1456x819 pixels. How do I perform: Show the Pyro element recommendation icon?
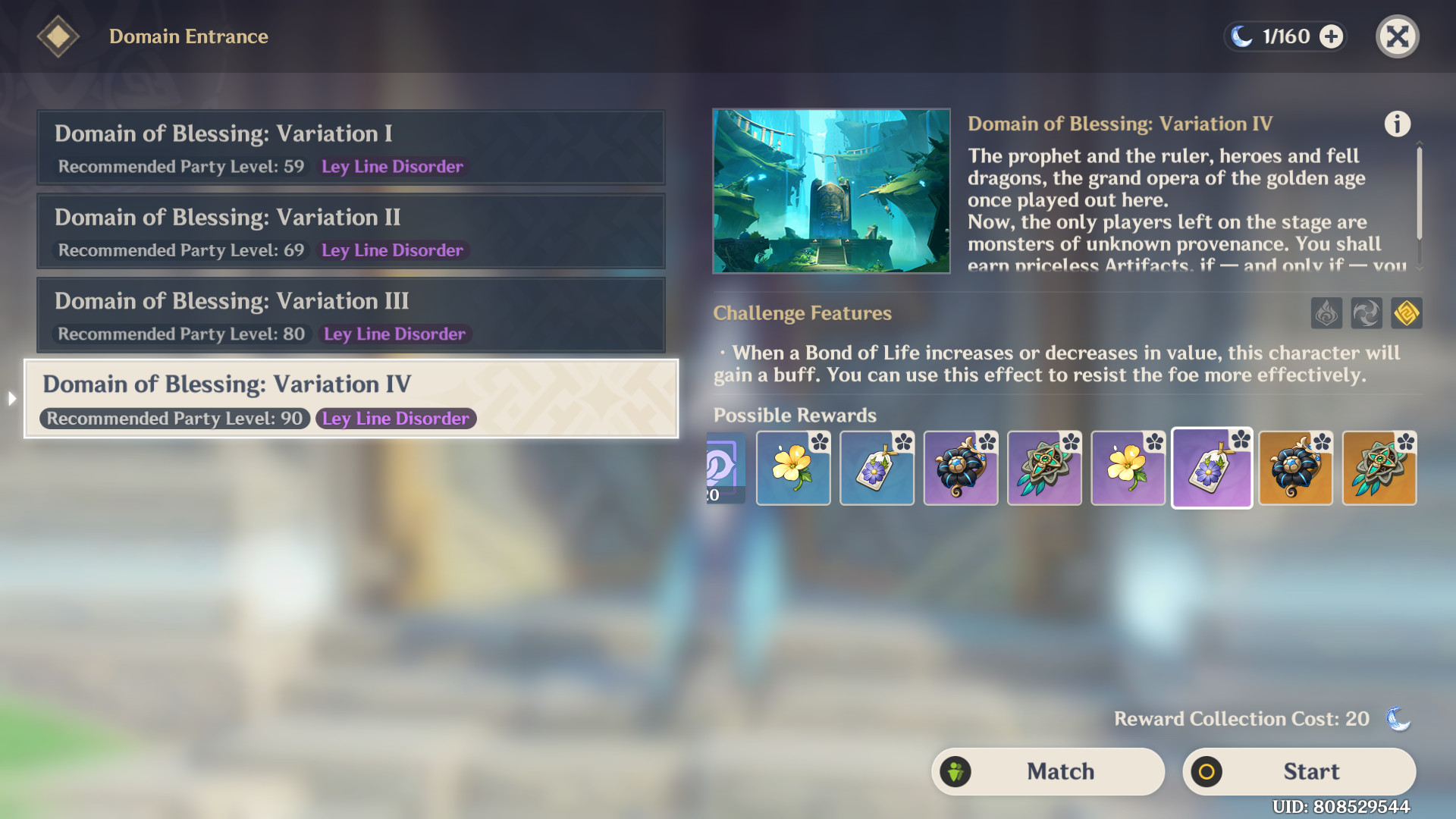click(1326, 313)
